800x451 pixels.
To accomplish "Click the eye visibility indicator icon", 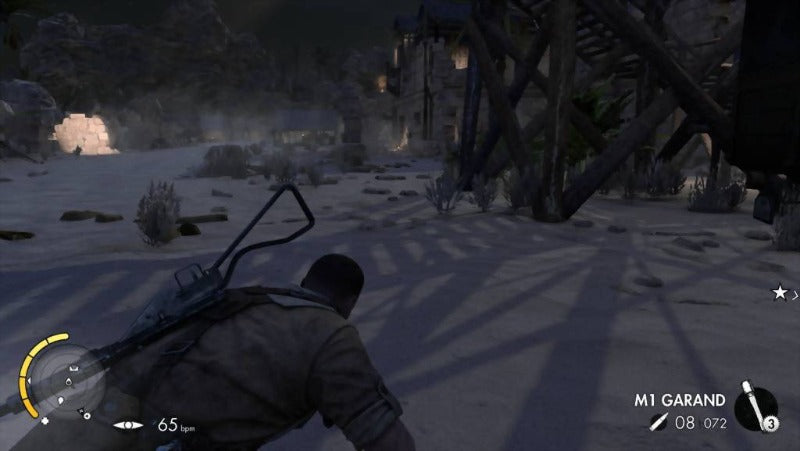I will (x=127, y=426).
